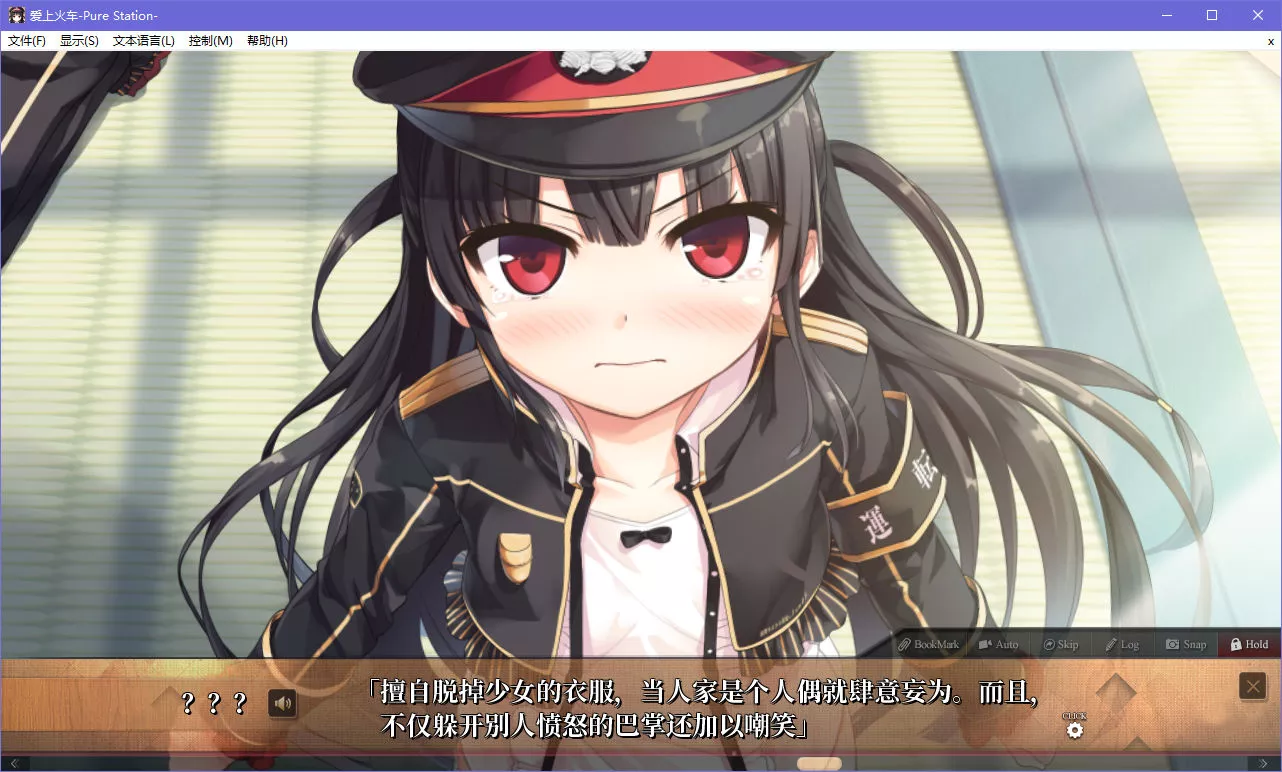Activate the Skip button

point(1061,644)
